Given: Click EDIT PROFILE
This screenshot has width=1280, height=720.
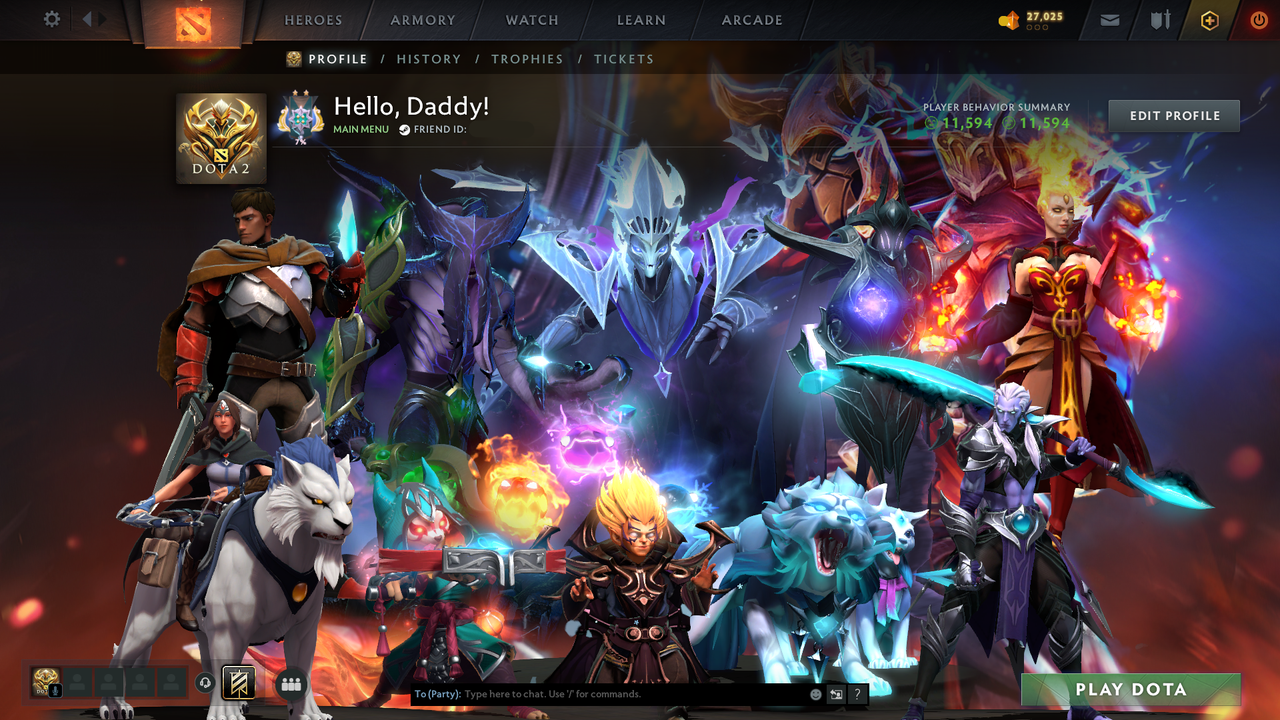Looking at the screenshot, I should coord(1173,115).
